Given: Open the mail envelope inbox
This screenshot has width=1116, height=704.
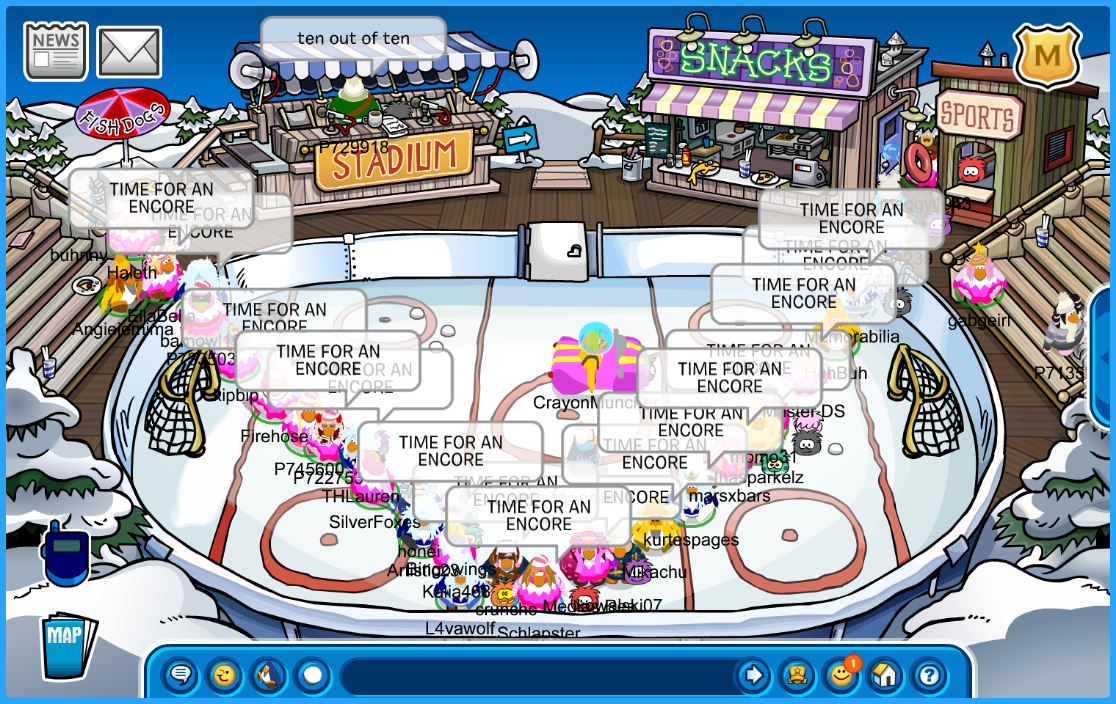Looking at the screenshot, I should [129, 52].
